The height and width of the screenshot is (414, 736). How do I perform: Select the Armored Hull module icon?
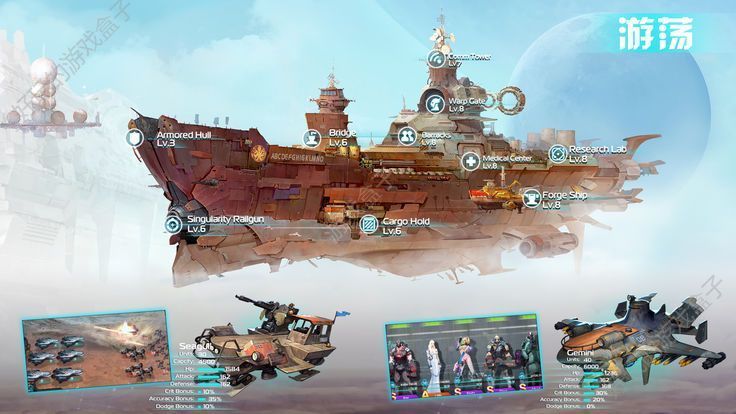136,138
